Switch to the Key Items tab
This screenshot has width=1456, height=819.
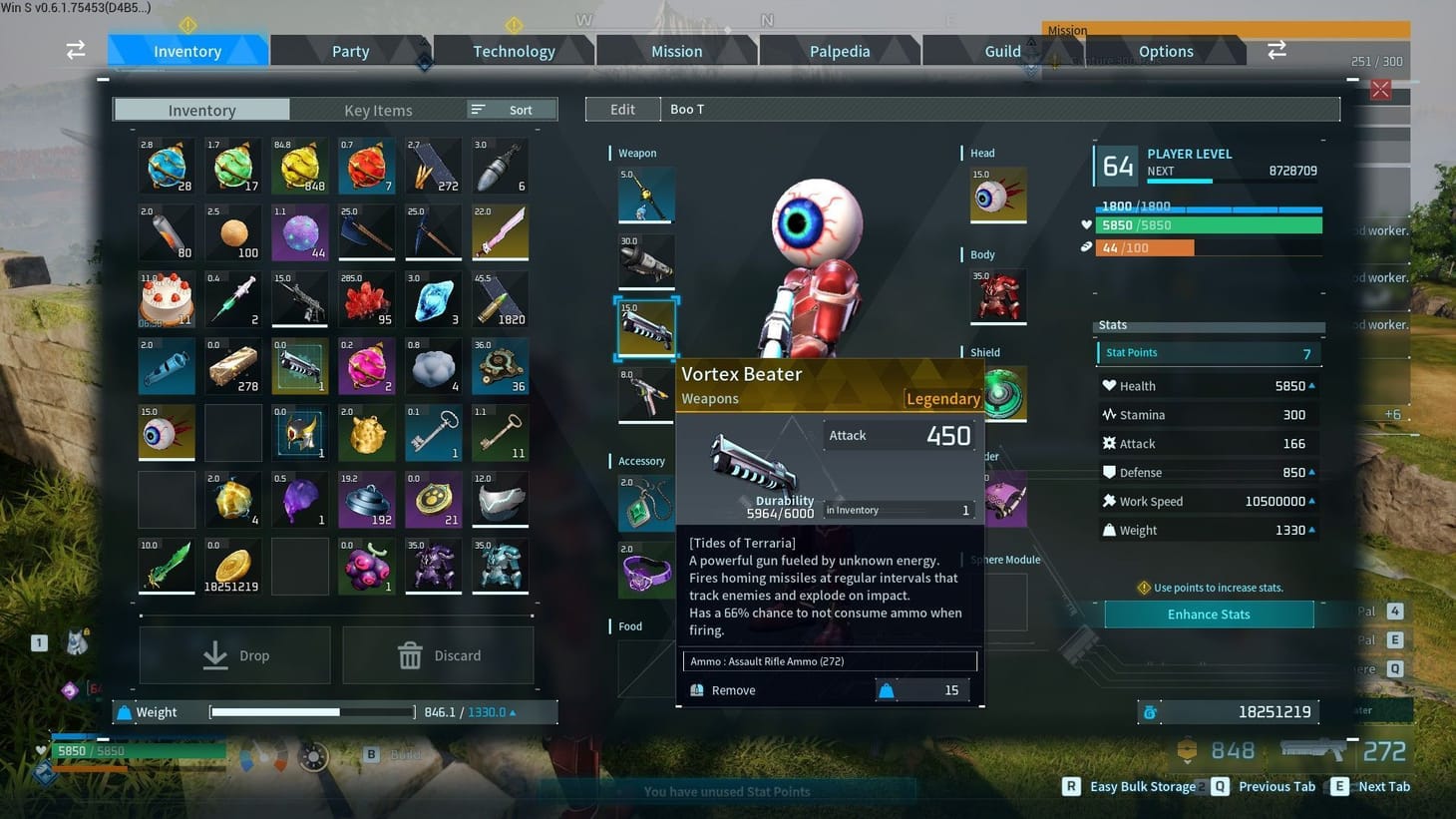click(x=378, y=110)
